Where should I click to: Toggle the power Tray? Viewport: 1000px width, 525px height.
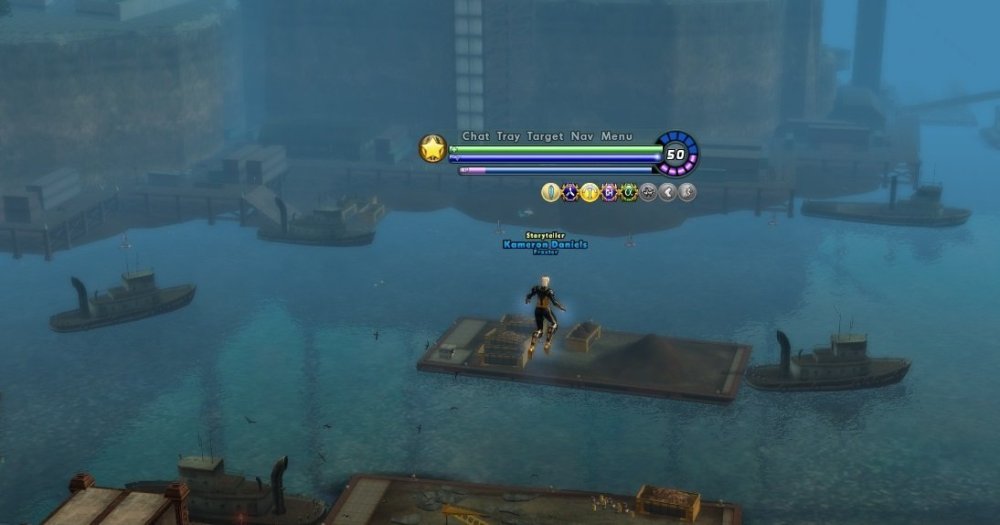click(x=508, y=136)
